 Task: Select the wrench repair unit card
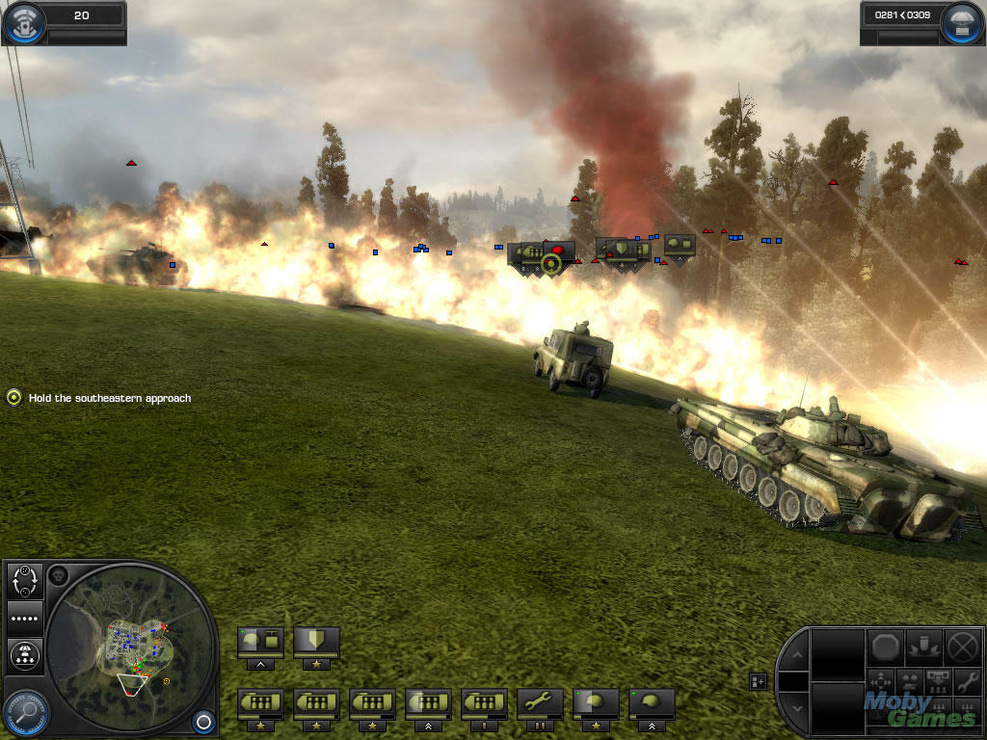click(540, 703)
